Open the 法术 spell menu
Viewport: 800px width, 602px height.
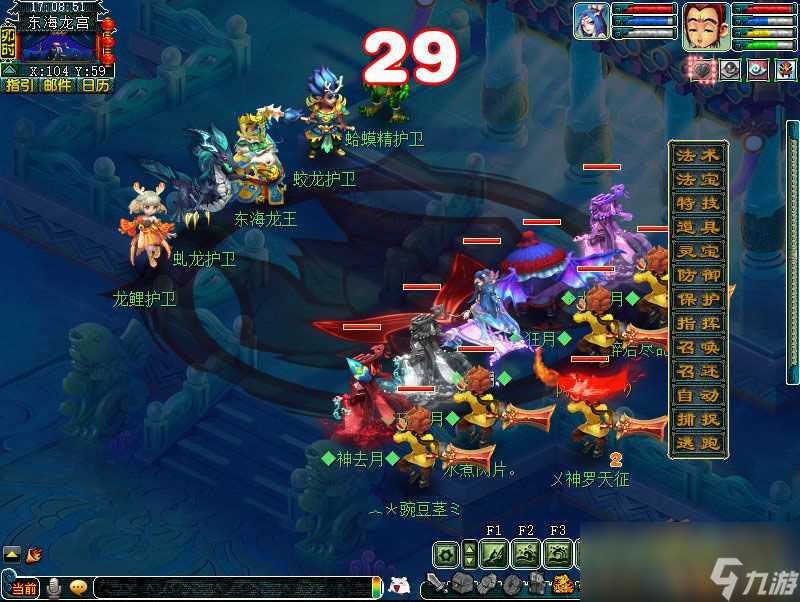(x=698, y=156)
